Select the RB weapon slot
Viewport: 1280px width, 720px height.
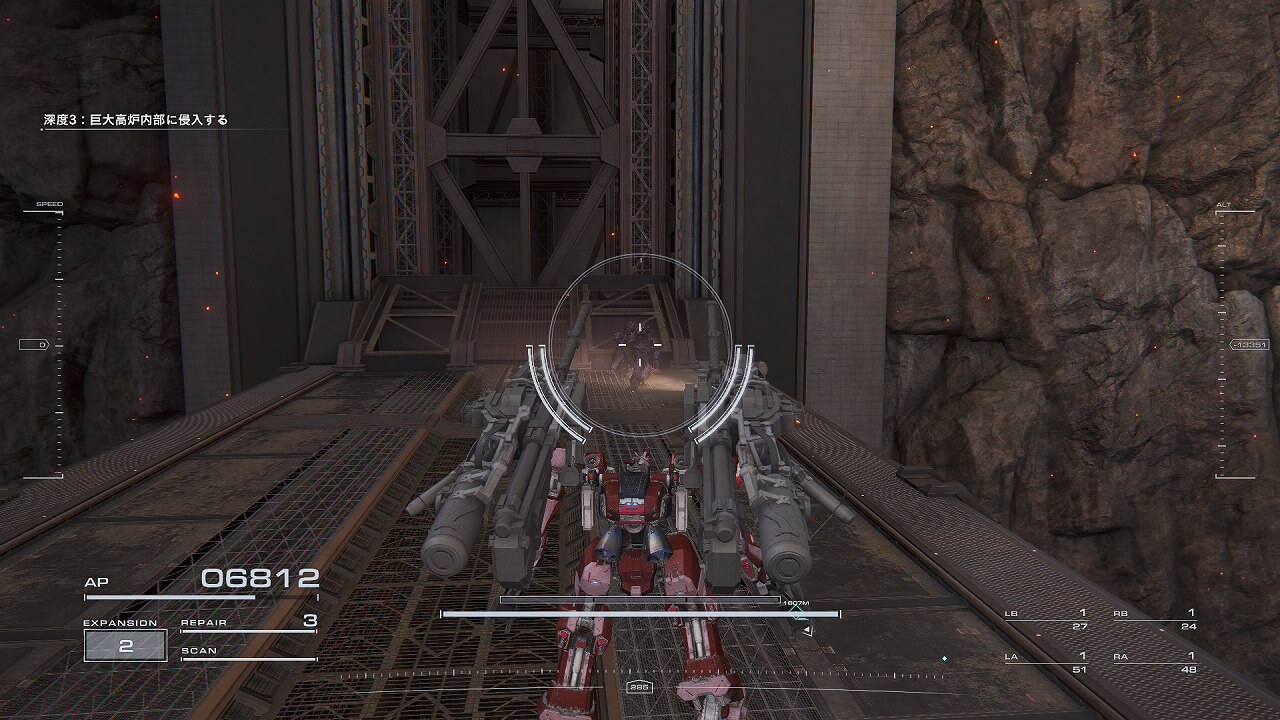pyautogui.click(x=1155, y=619)
